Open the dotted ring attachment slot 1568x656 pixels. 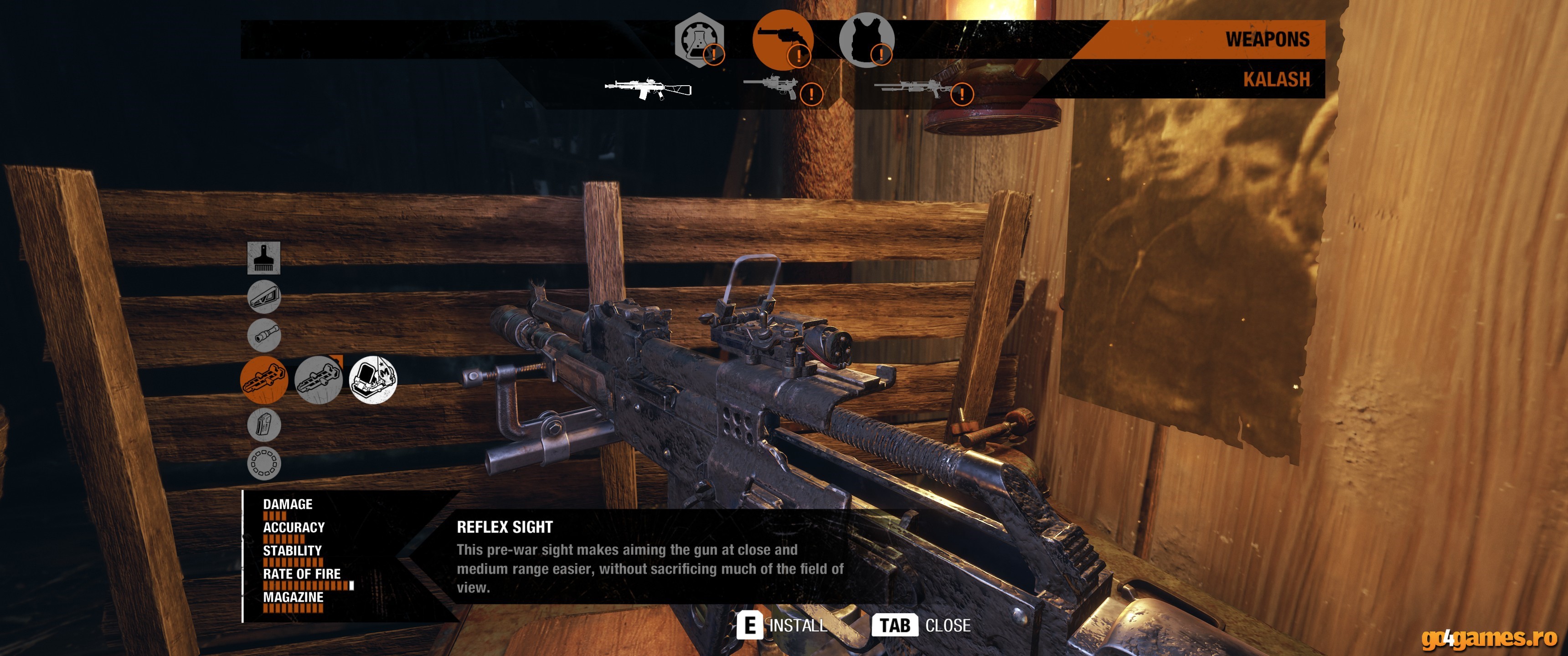click(263, 463)
